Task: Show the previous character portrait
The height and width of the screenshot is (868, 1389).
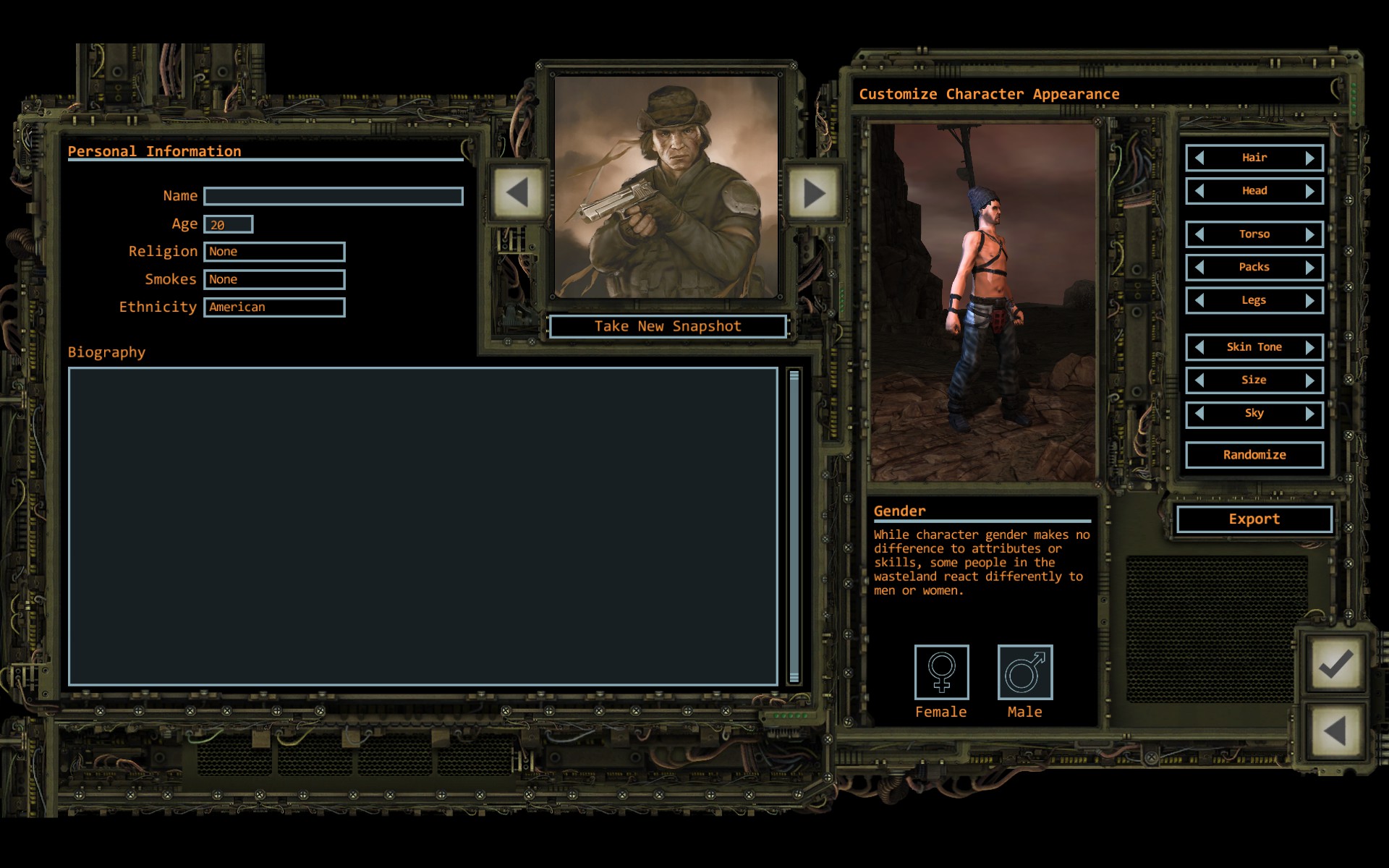Action: (517, 193)
